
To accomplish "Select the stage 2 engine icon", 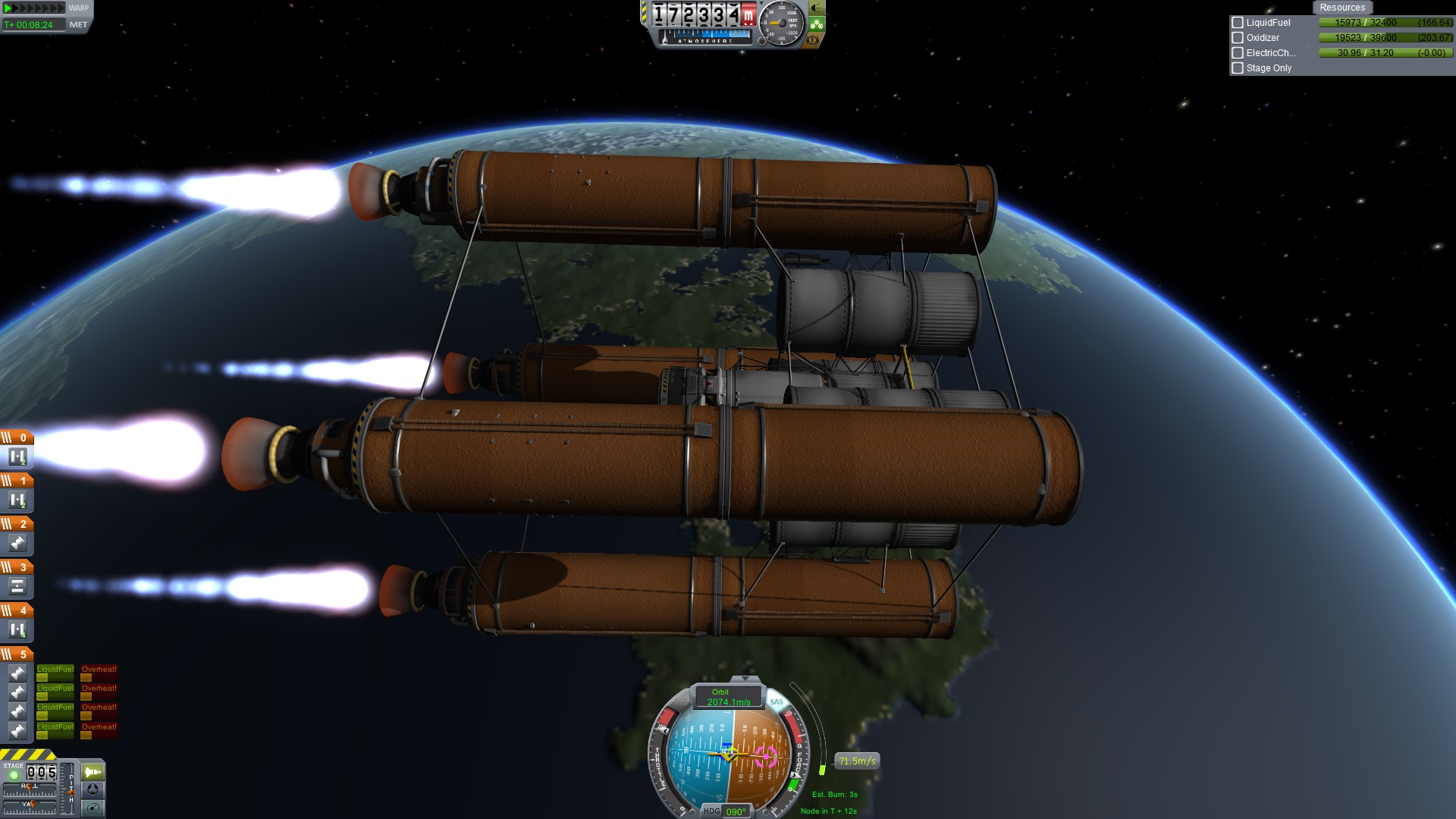I will click(17, 543).
